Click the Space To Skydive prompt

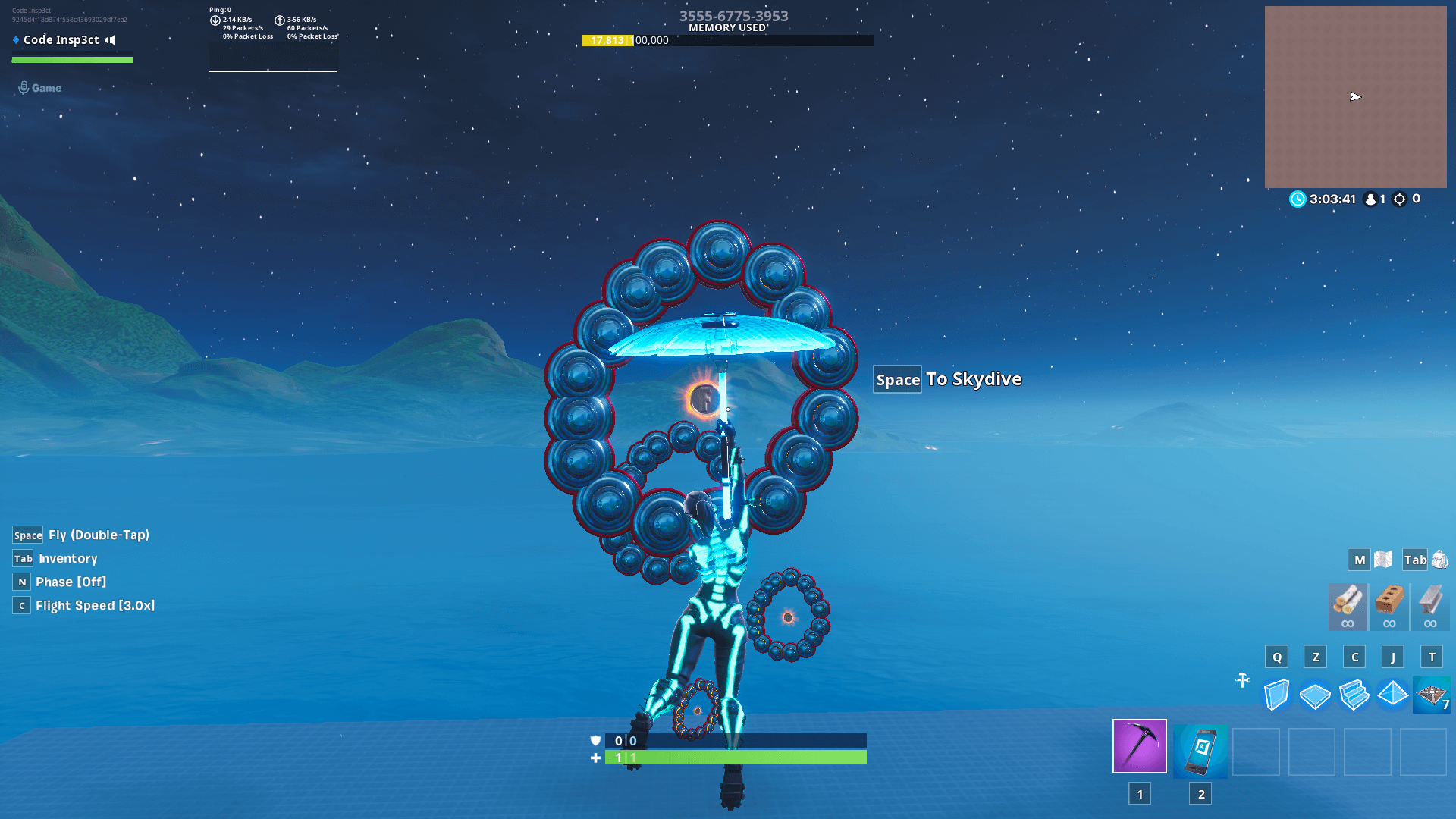tap(947, 379)
